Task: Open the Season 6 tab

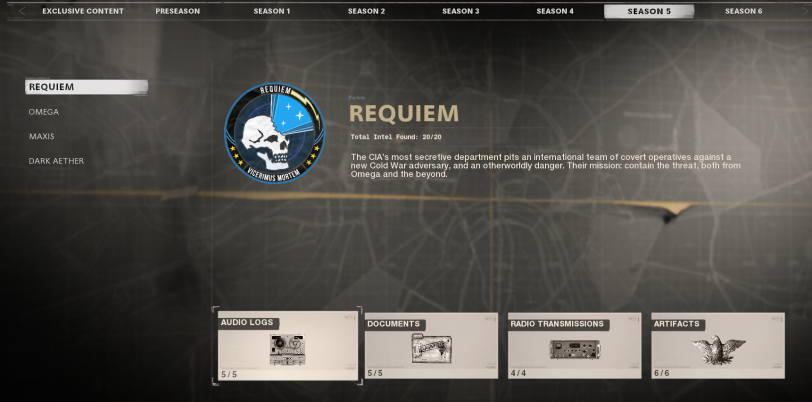Action: pos(743,11)
